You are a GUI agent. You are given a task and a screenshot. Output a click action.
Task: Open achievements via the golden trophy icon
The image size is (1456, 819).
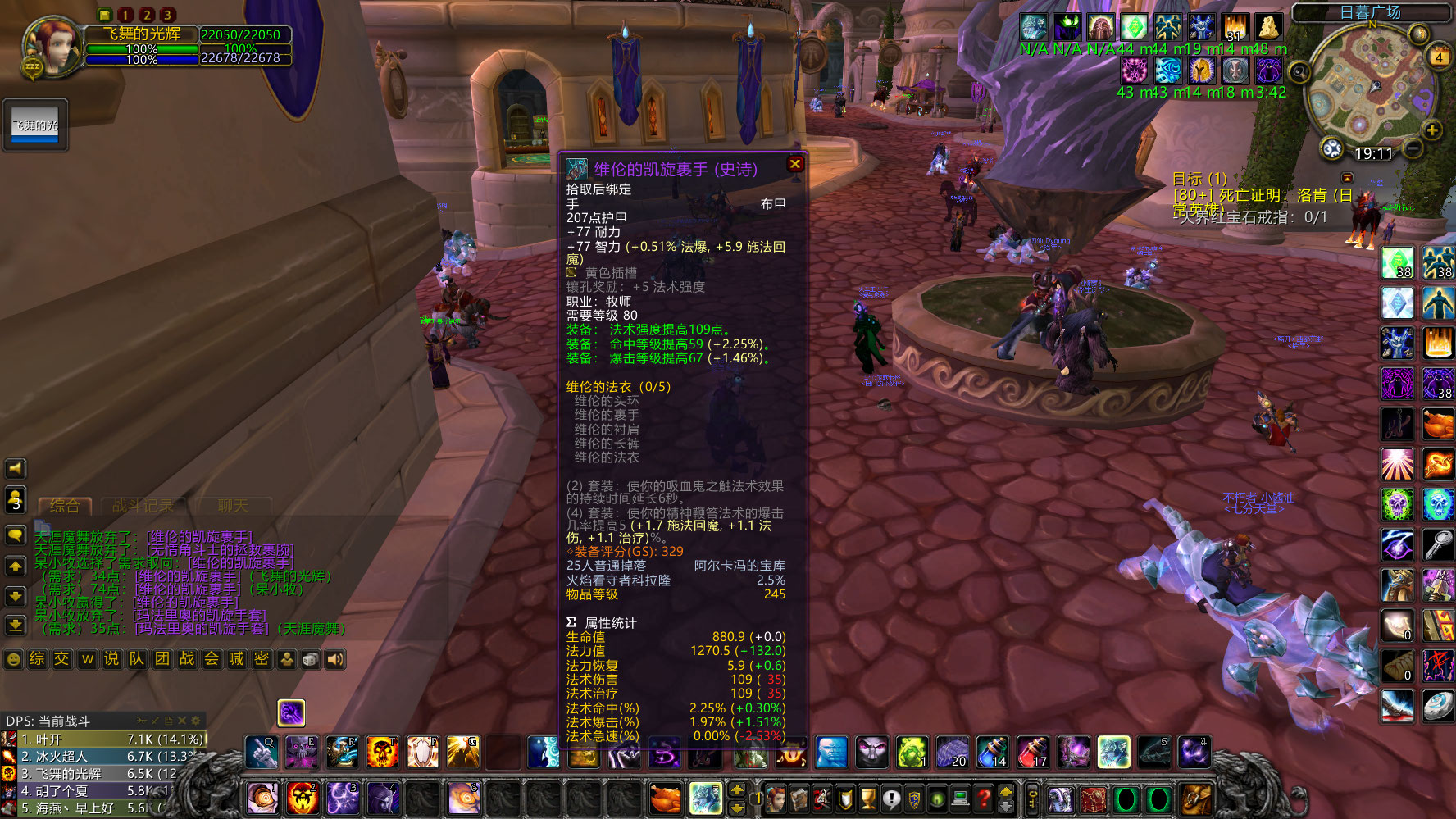[x=867, y=799]
